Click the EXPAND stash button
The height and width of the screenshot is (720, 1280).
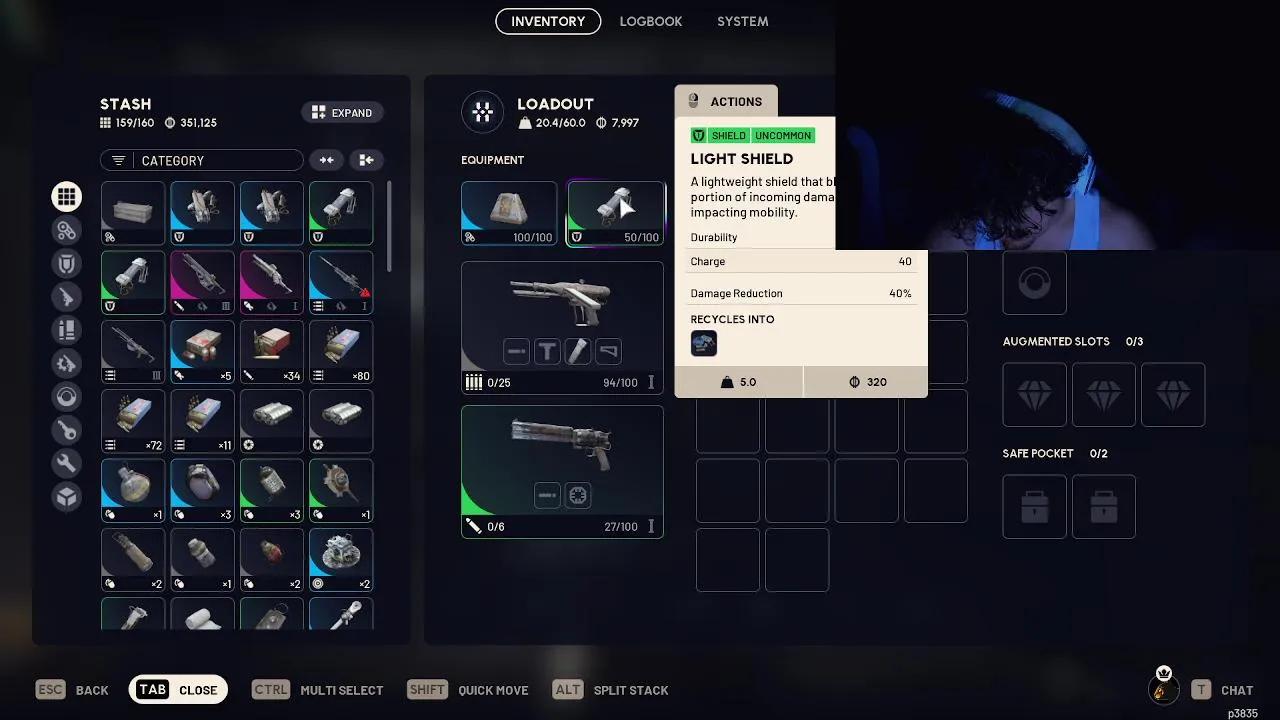(342, 112)
